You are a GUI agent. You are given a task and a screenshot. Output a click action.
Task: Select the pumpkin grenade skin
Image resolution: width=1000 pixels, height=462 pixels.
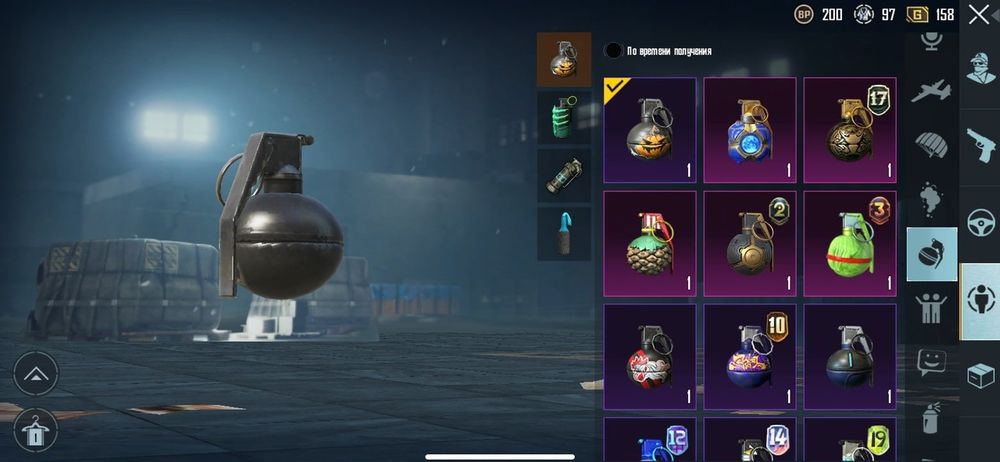pos(650,130)
